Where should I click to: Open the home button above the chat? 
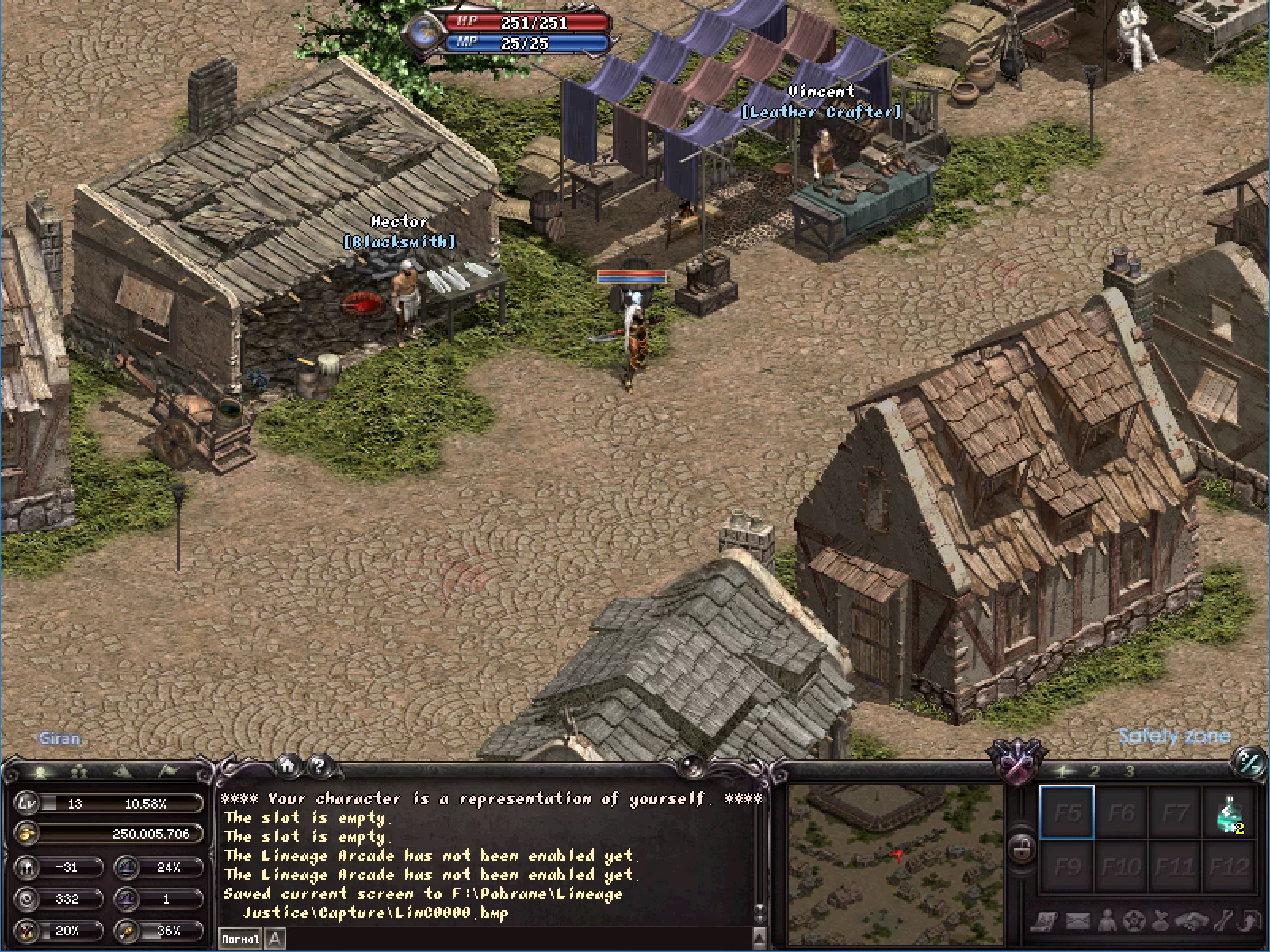click(x=288, y=765)
